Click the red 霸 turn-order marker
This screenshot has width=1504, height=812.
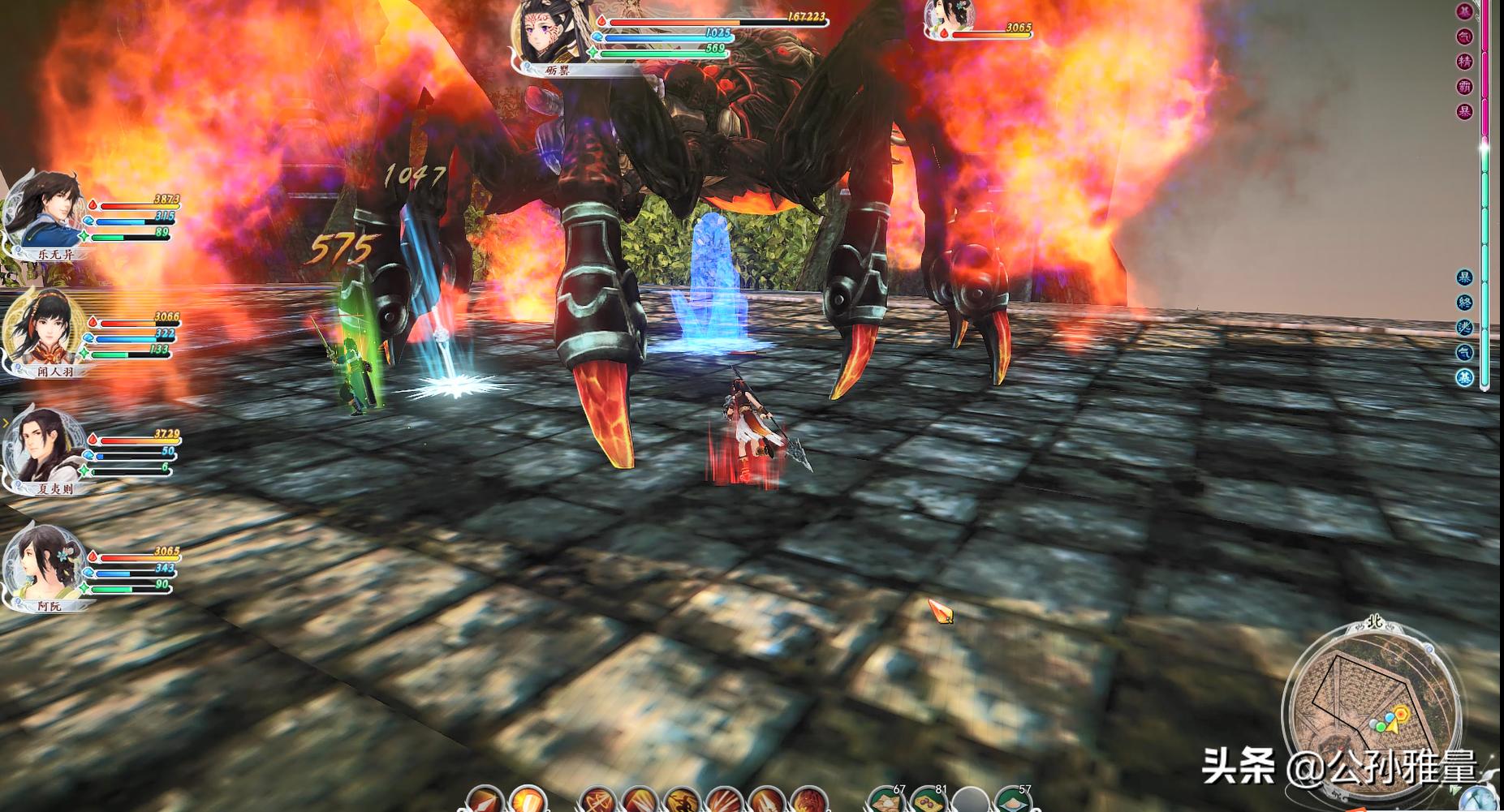point(1465,87)
